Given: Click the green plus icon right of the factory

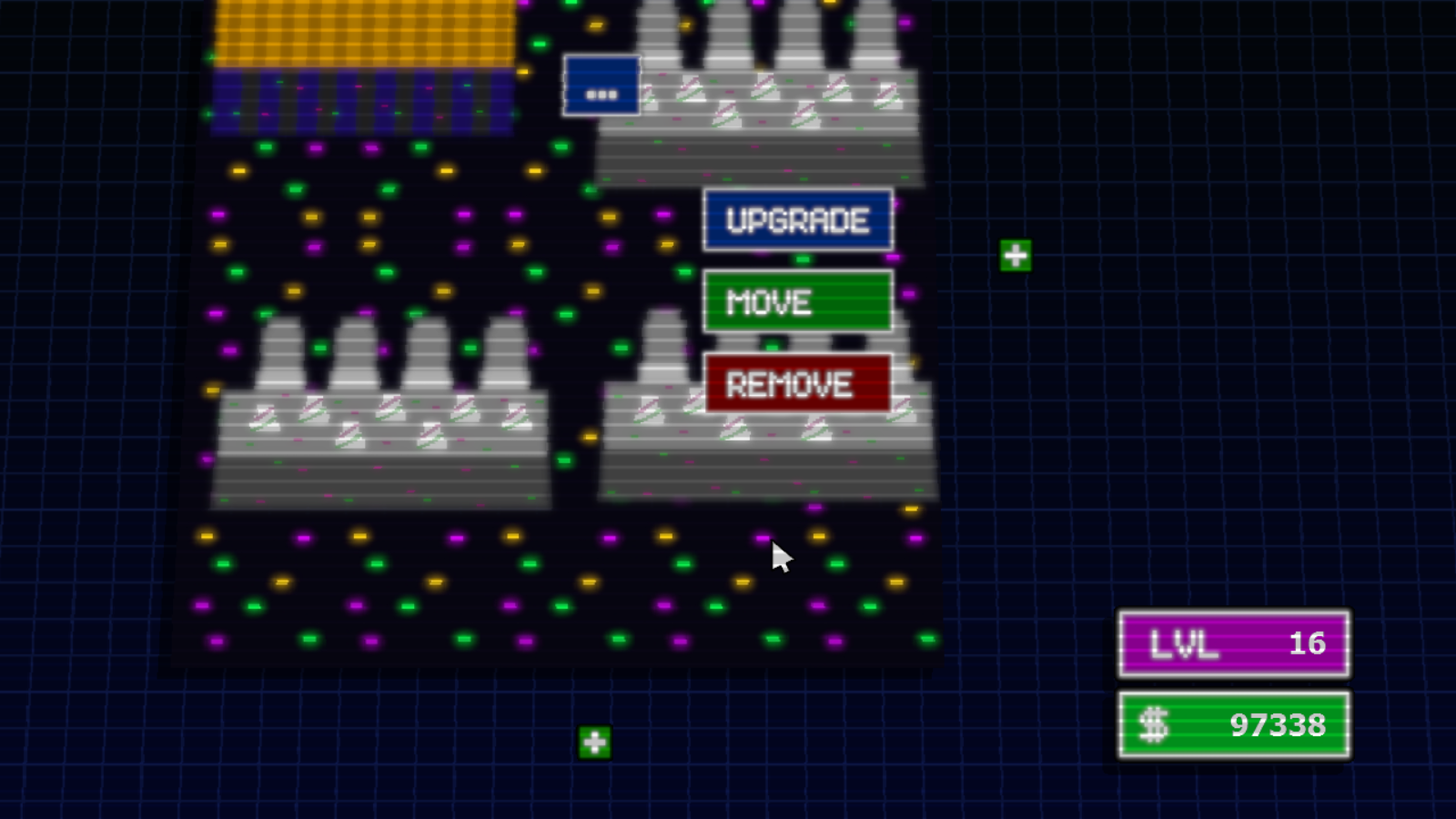Looking at the screenshot, I should pyautogui.click(x=1014, y=255).
